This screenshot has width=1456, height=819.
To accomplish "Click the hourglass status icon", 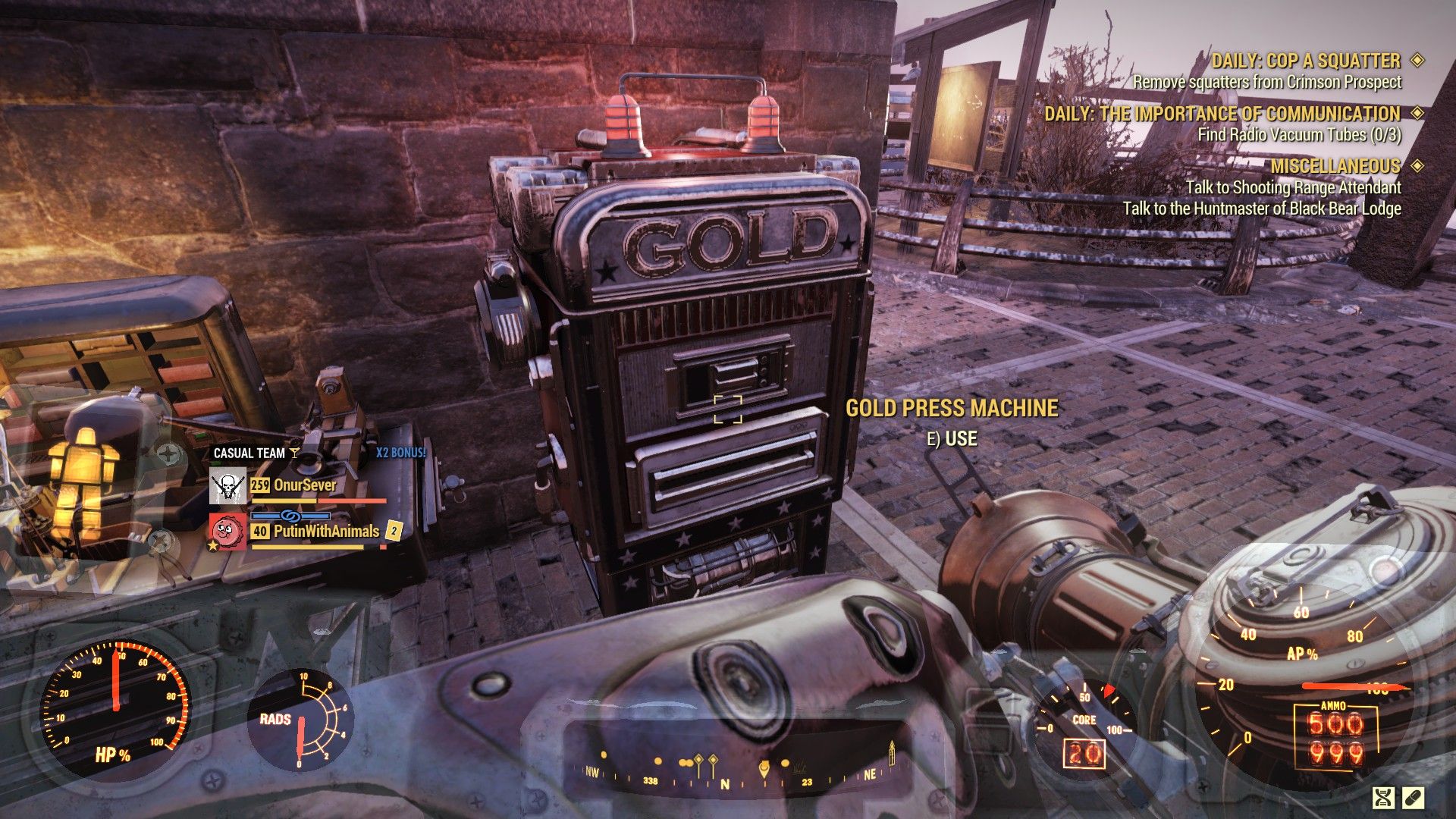I will (1384, 797).
